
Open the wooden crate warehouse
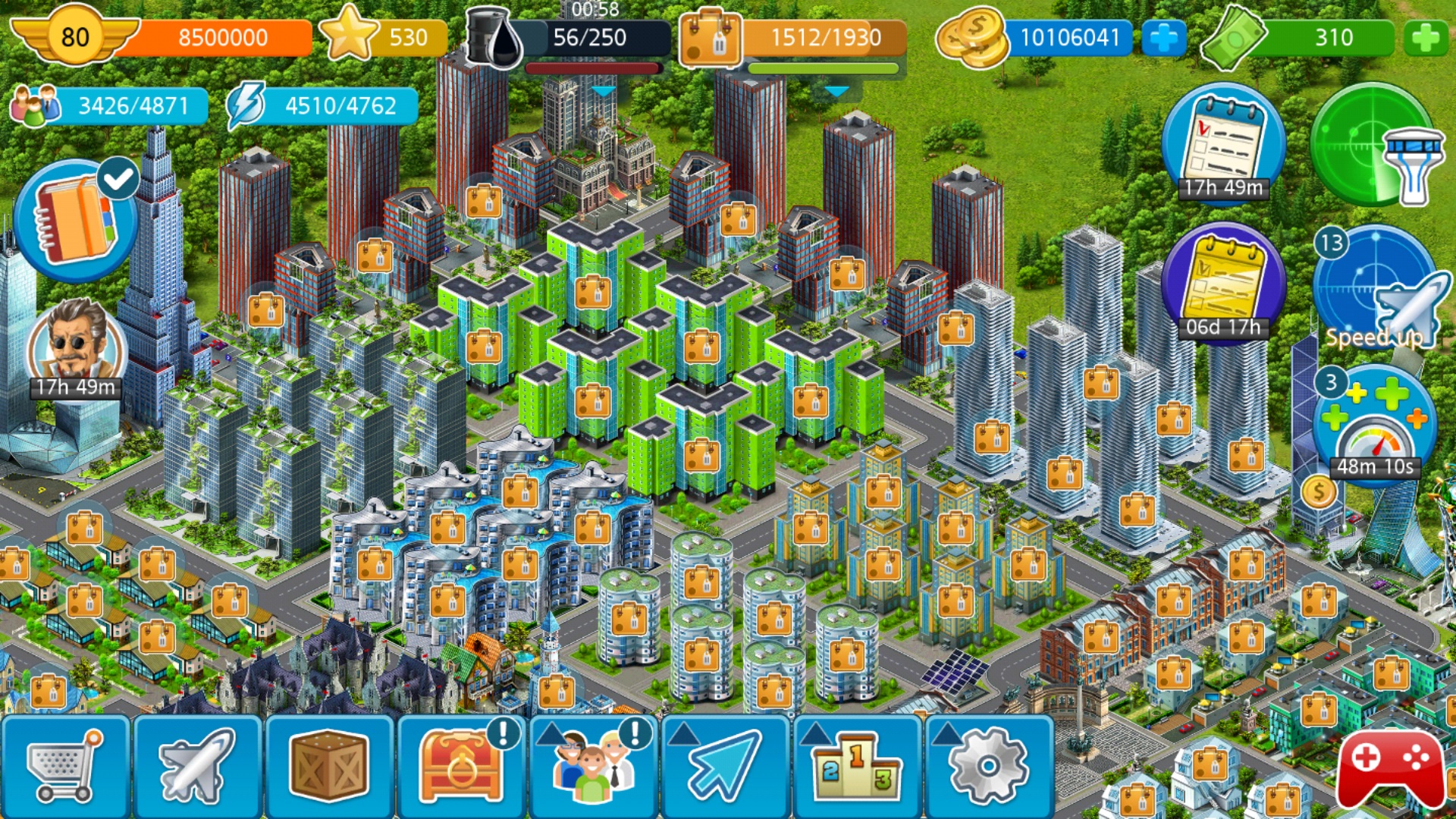(x=329, y=767)
